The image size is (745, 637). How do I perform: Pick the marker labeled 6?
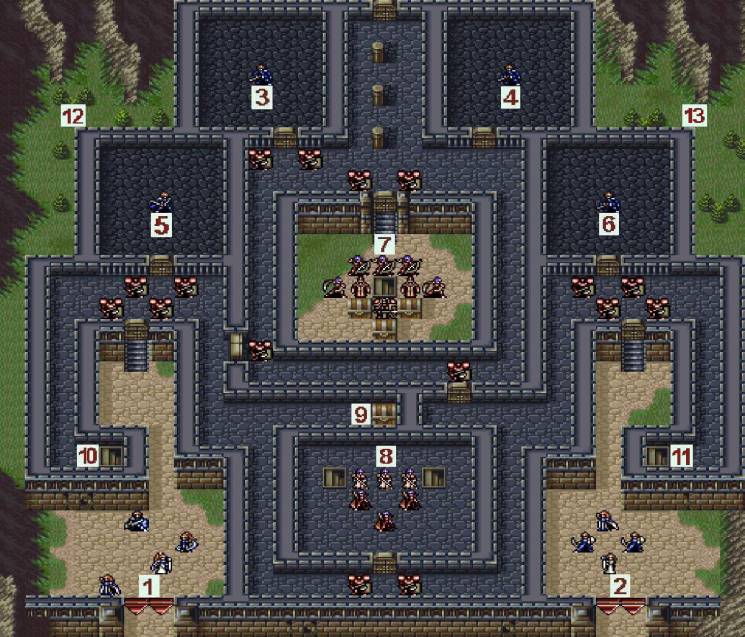(x=608, y=225)
